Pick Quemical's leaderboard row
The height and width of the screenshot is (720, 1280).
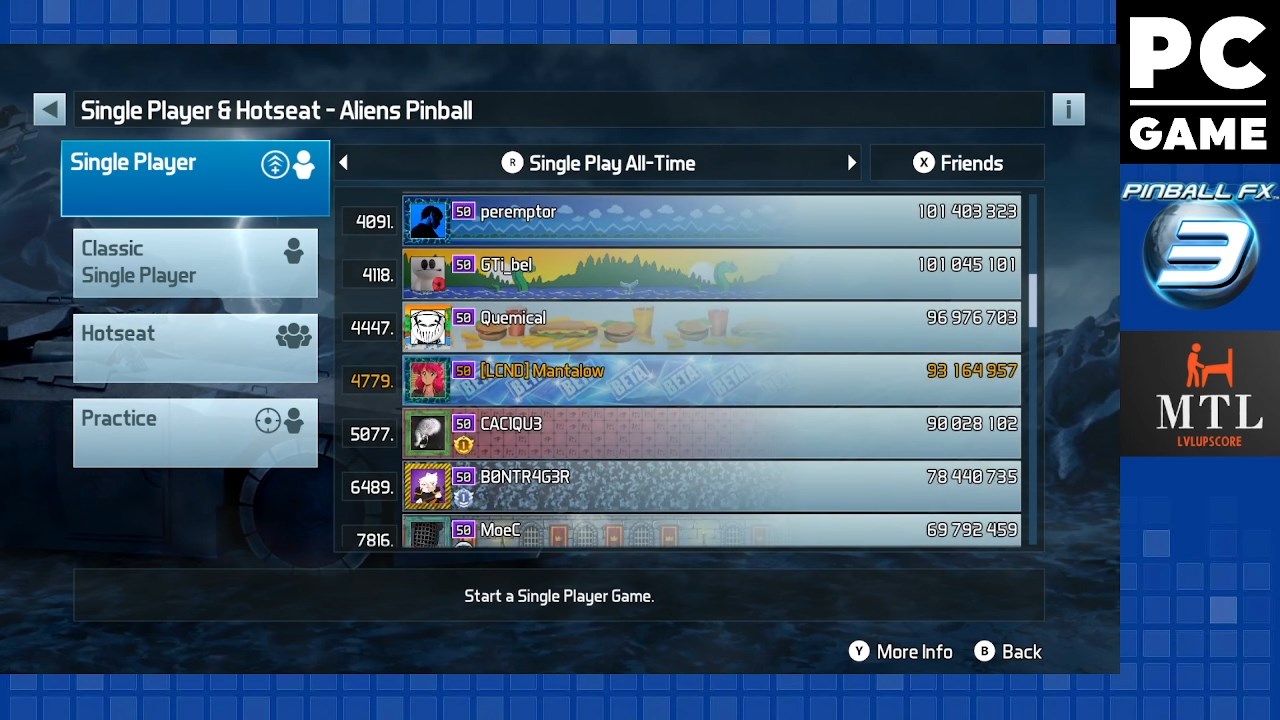(711, 326)
